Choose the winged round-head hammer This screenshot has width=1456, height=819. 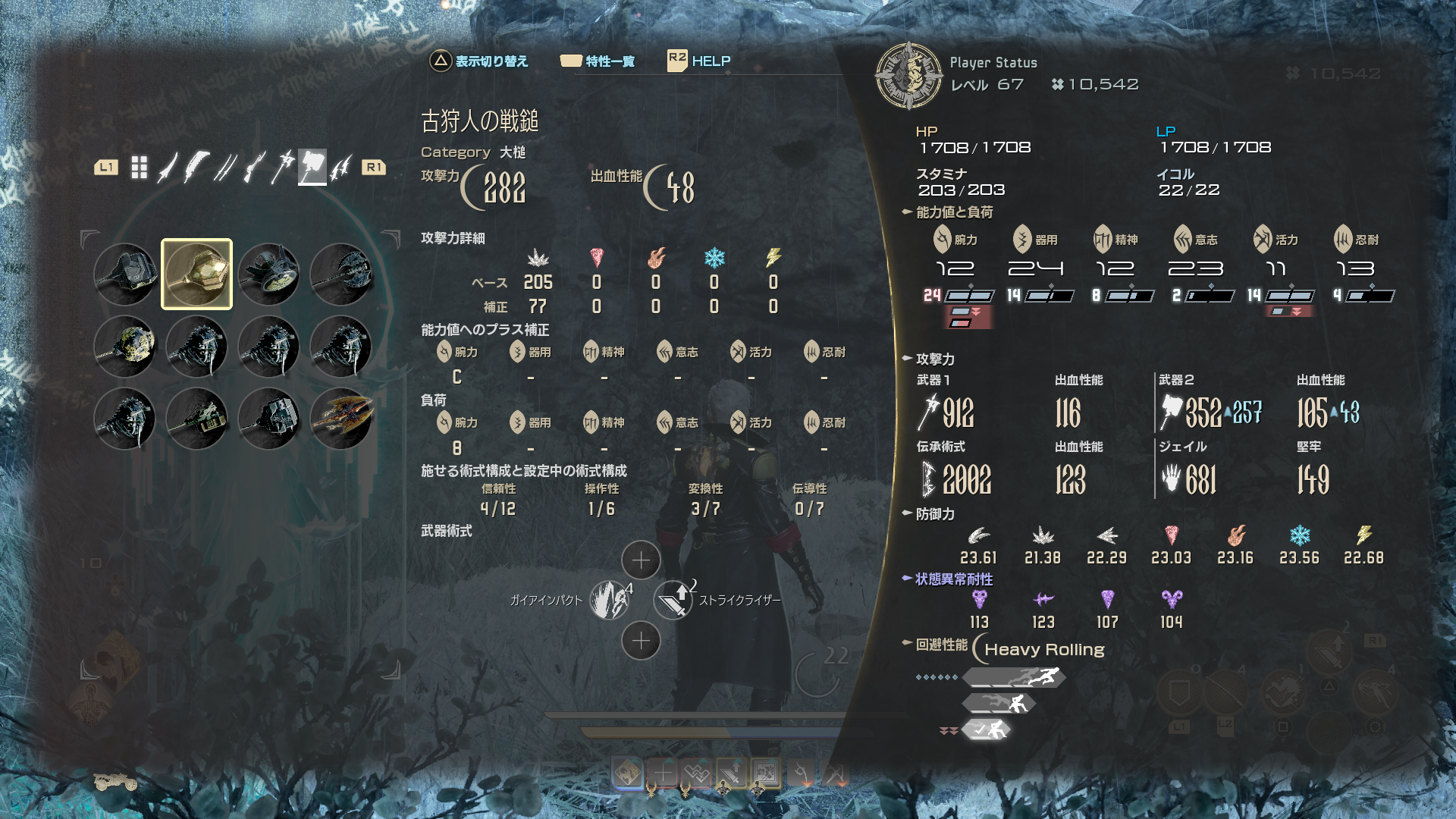point(268,274)
